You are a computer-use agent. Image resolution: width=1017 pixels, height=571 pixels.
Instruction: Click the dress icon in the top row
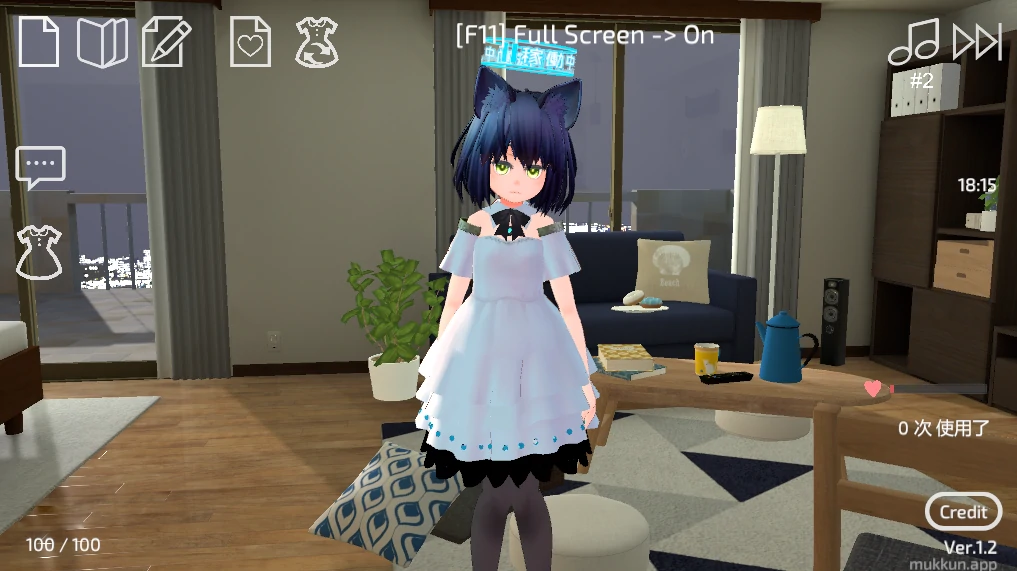(x=316, y=42)
